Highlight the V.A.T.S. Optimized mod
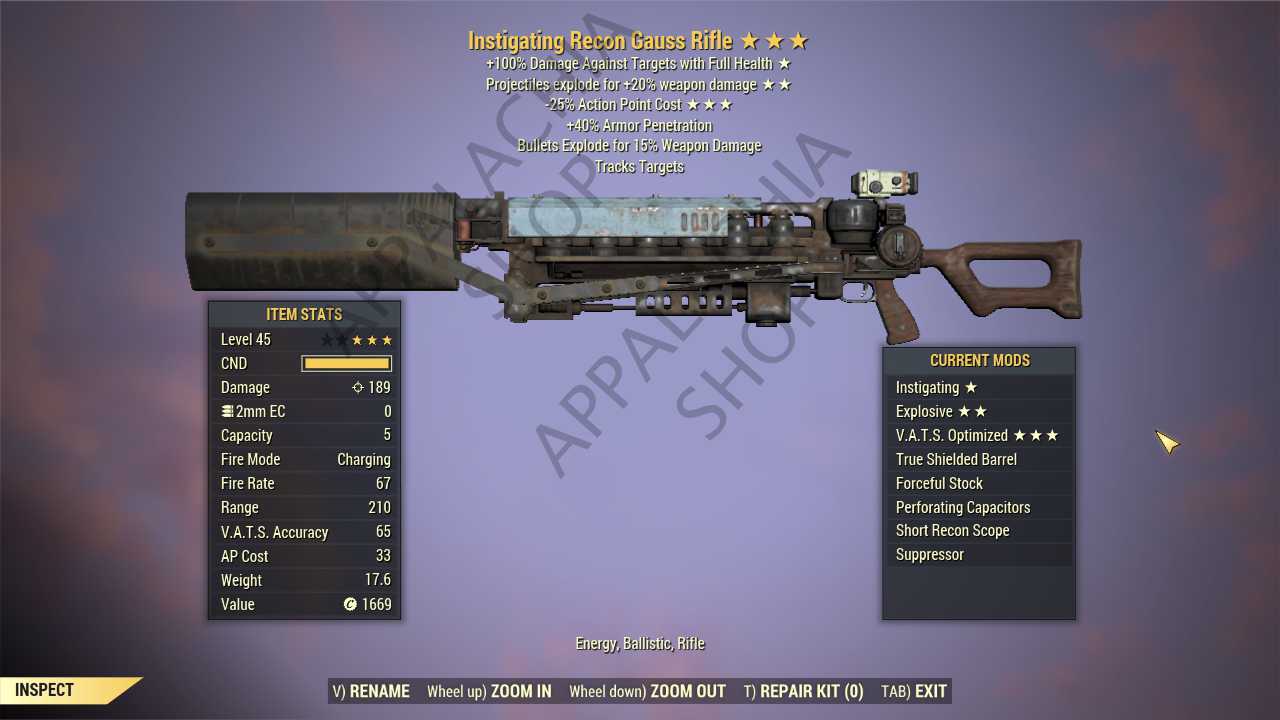This screenshot has height=720, width=1280. (x=978, y=436)
